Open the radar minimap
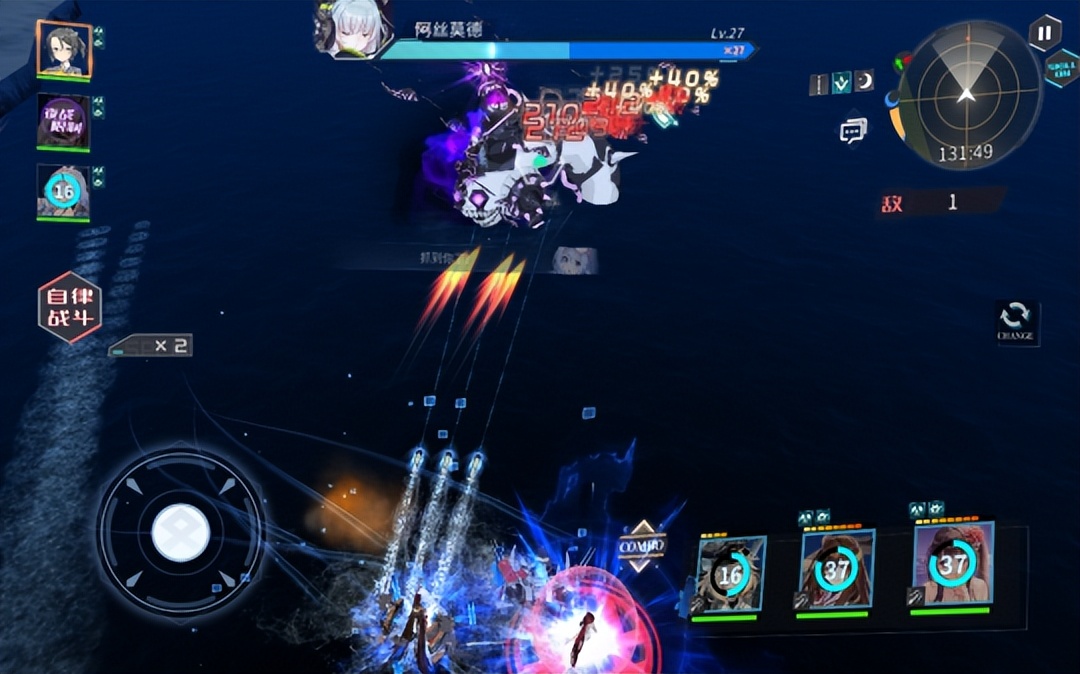This screenshot has height=674, width=1080. point(966,95)
